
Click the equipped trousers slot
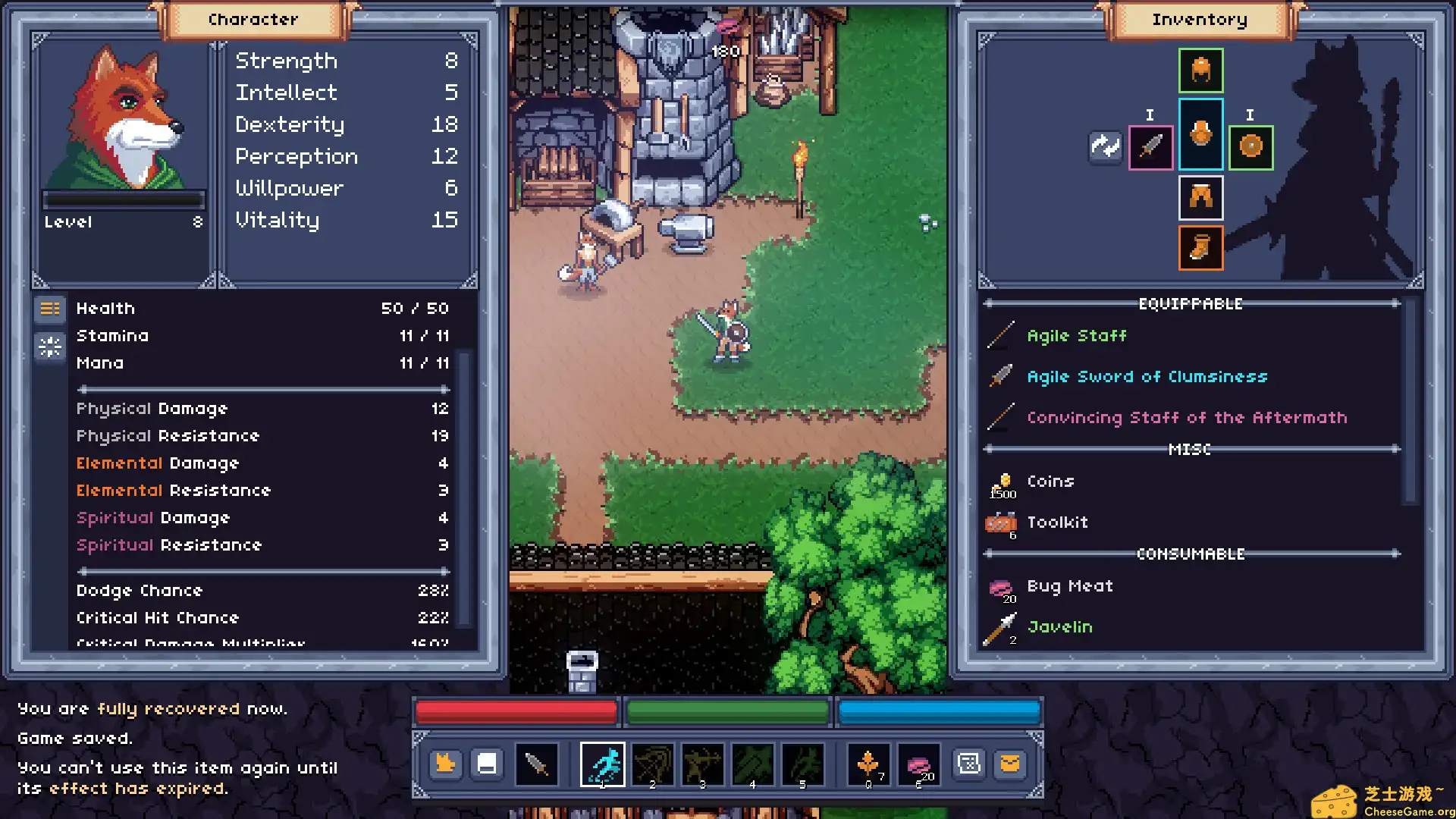pos(1200,198)
